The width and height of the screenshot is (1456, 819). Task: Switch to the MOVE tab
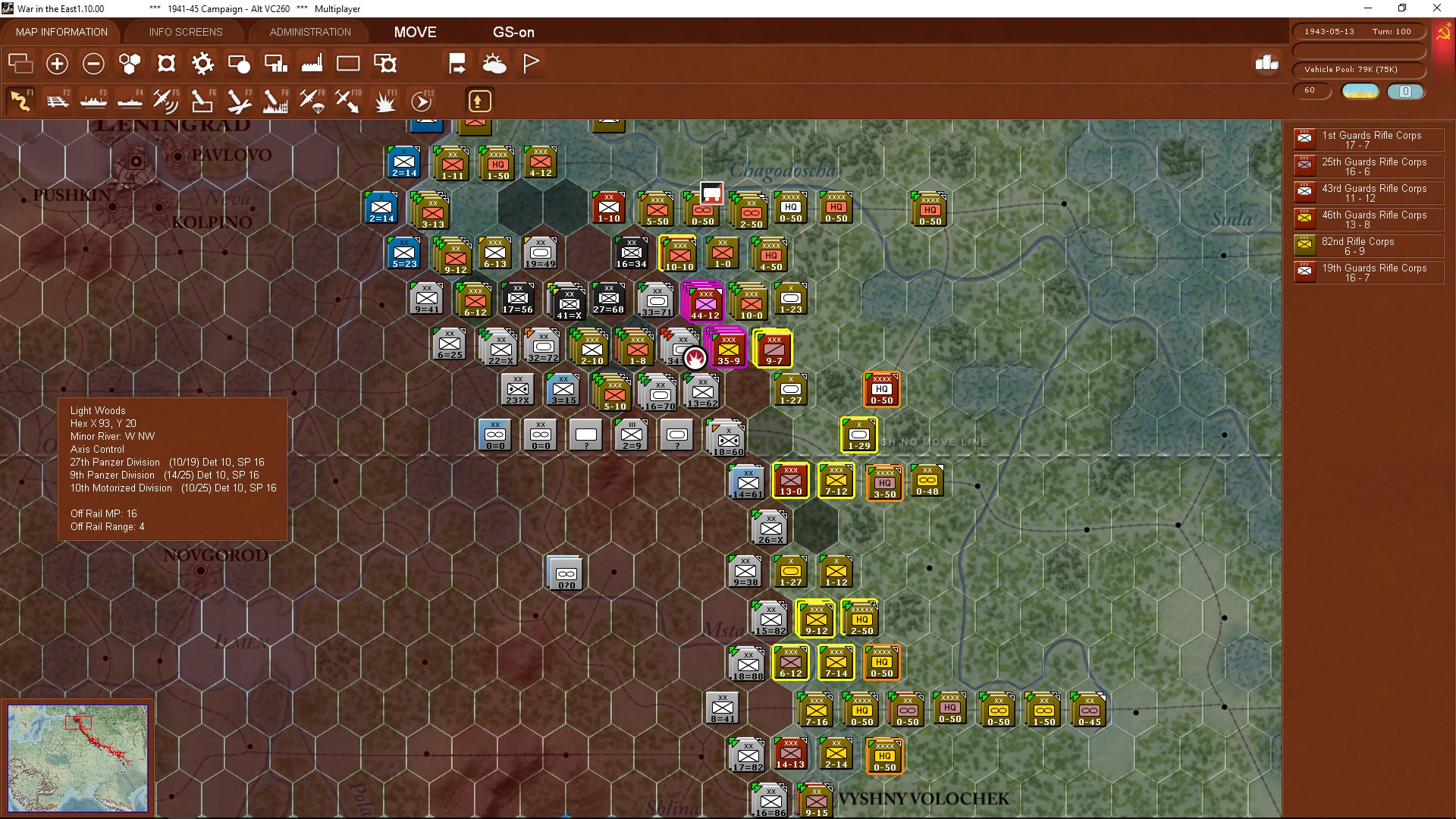[414, 32]
